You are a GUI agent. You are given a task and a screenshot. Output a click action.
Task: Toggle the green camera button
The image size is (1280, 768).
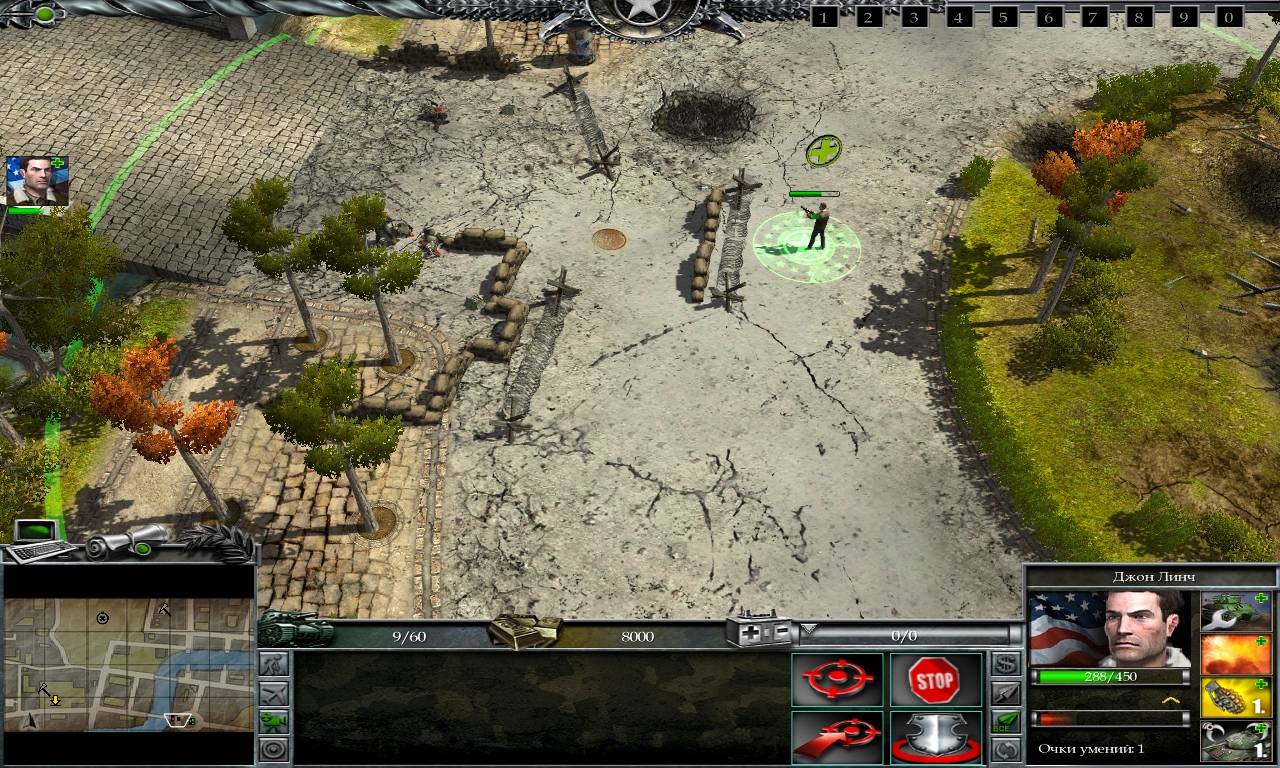point(273,720)
